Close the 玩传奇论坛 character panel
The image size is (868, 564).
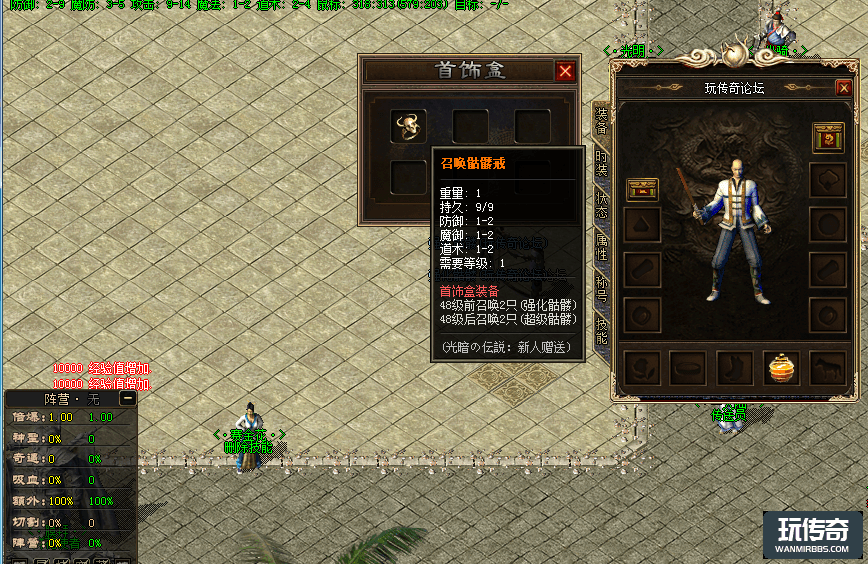point(844,88)
